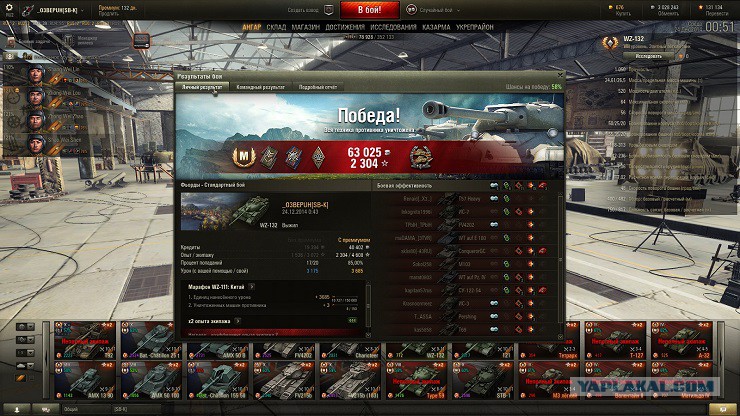Click the Mastery badge M medal
740x416 pixels.
click(241, 155)
